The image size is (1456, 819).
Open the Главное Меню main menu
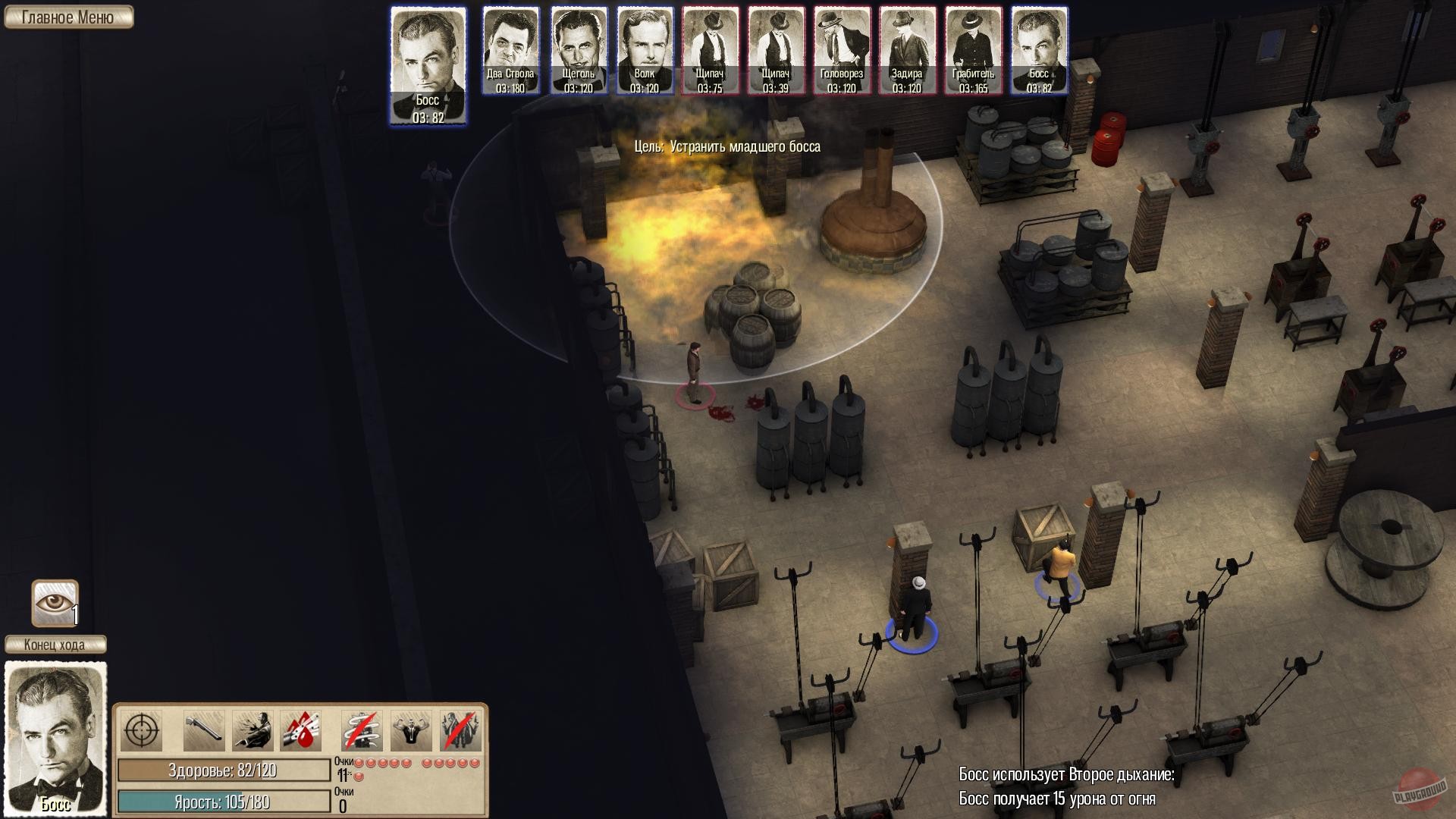[68, 17]
